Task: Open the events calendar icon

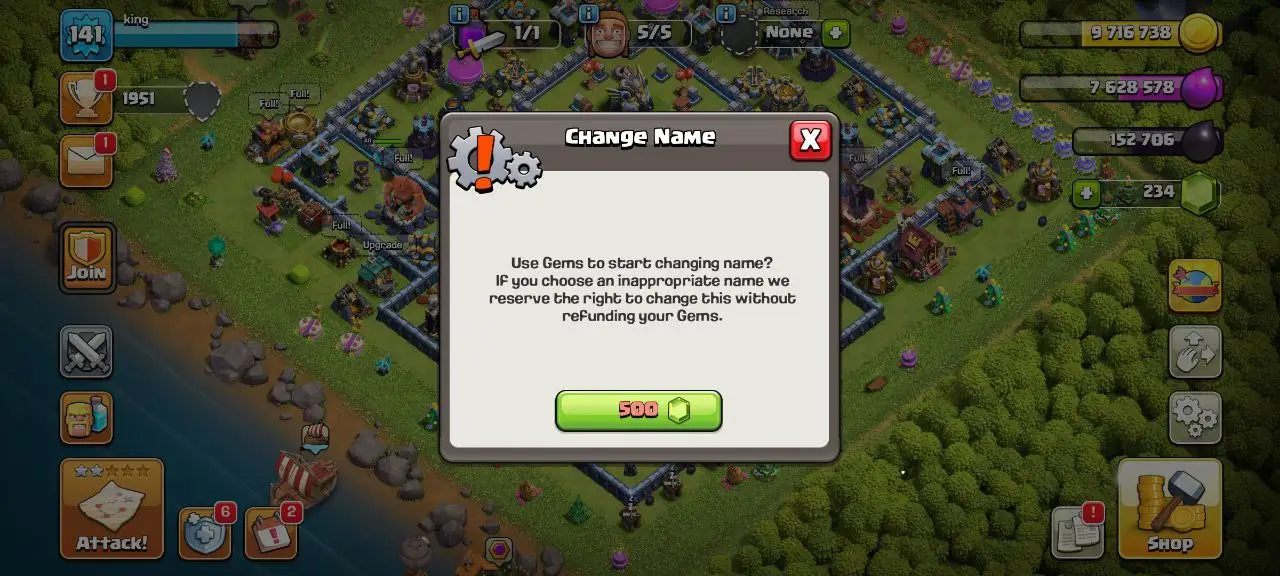Action: (x=270, y=534)
